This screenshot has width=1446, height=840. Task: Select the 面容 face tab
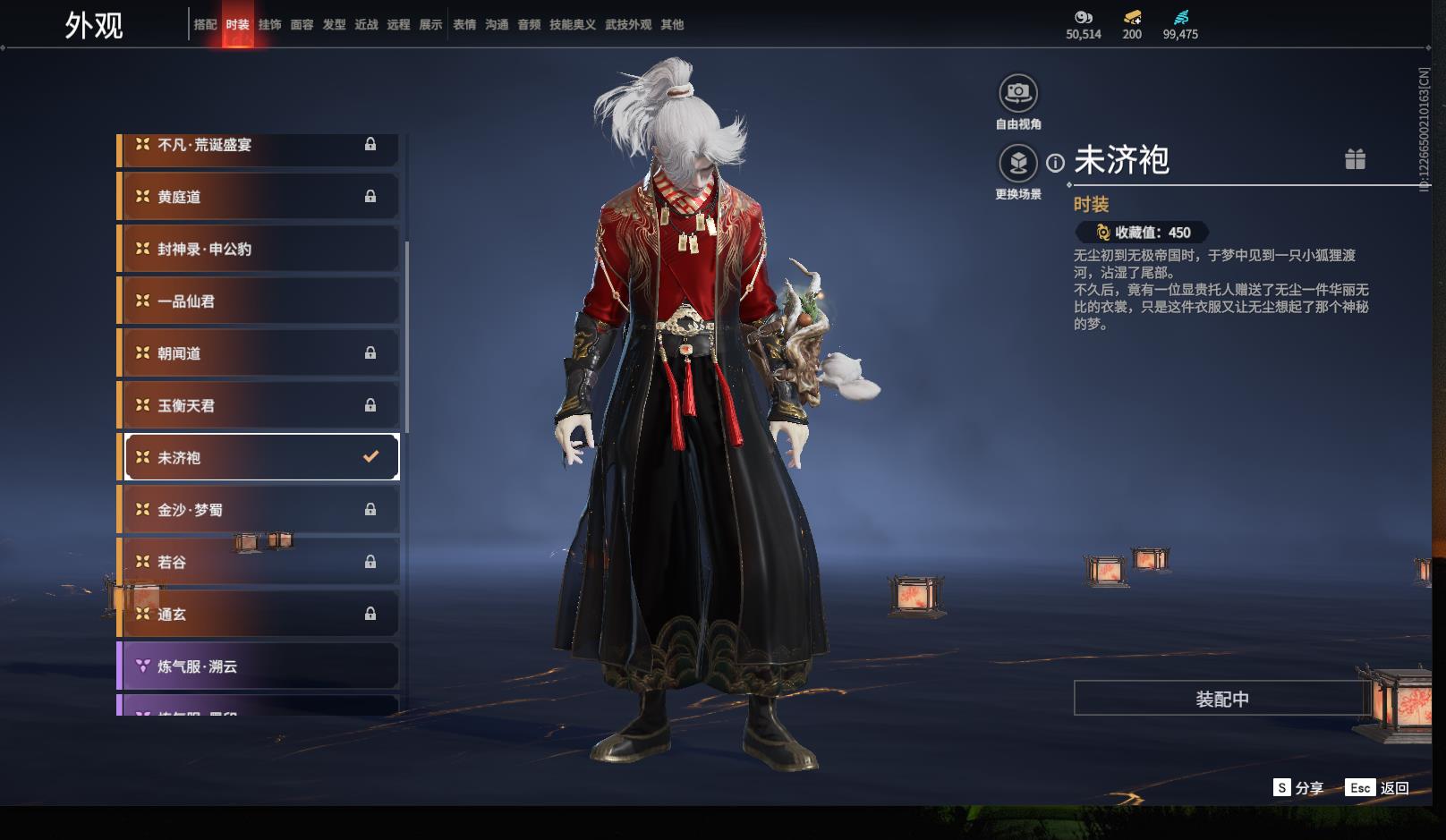pyautogui.click(x=302, y=25)
